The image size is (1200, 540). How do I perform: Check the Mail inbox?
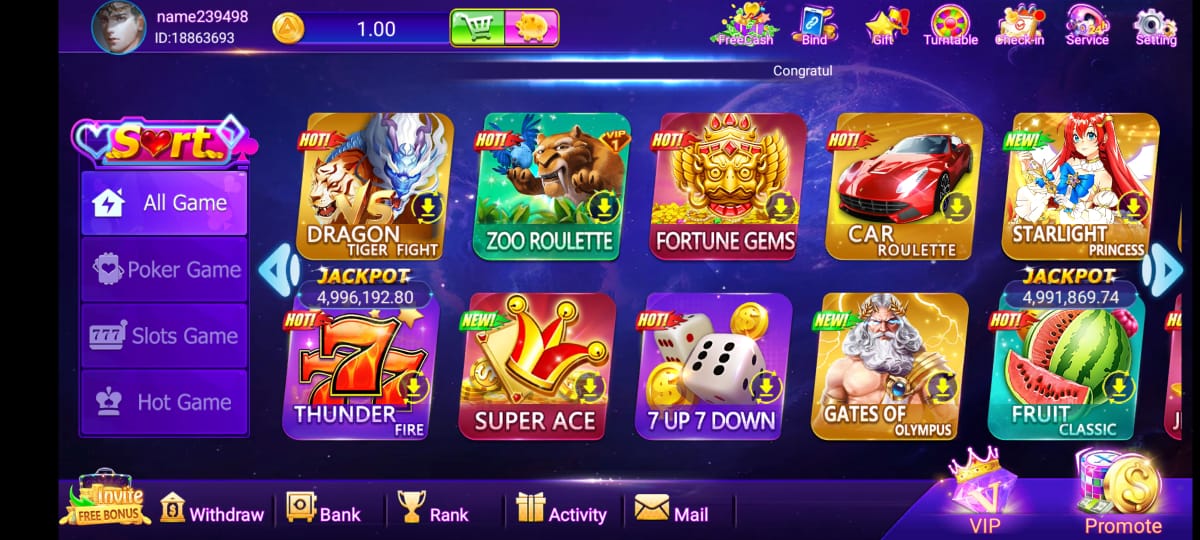(671, 511)
